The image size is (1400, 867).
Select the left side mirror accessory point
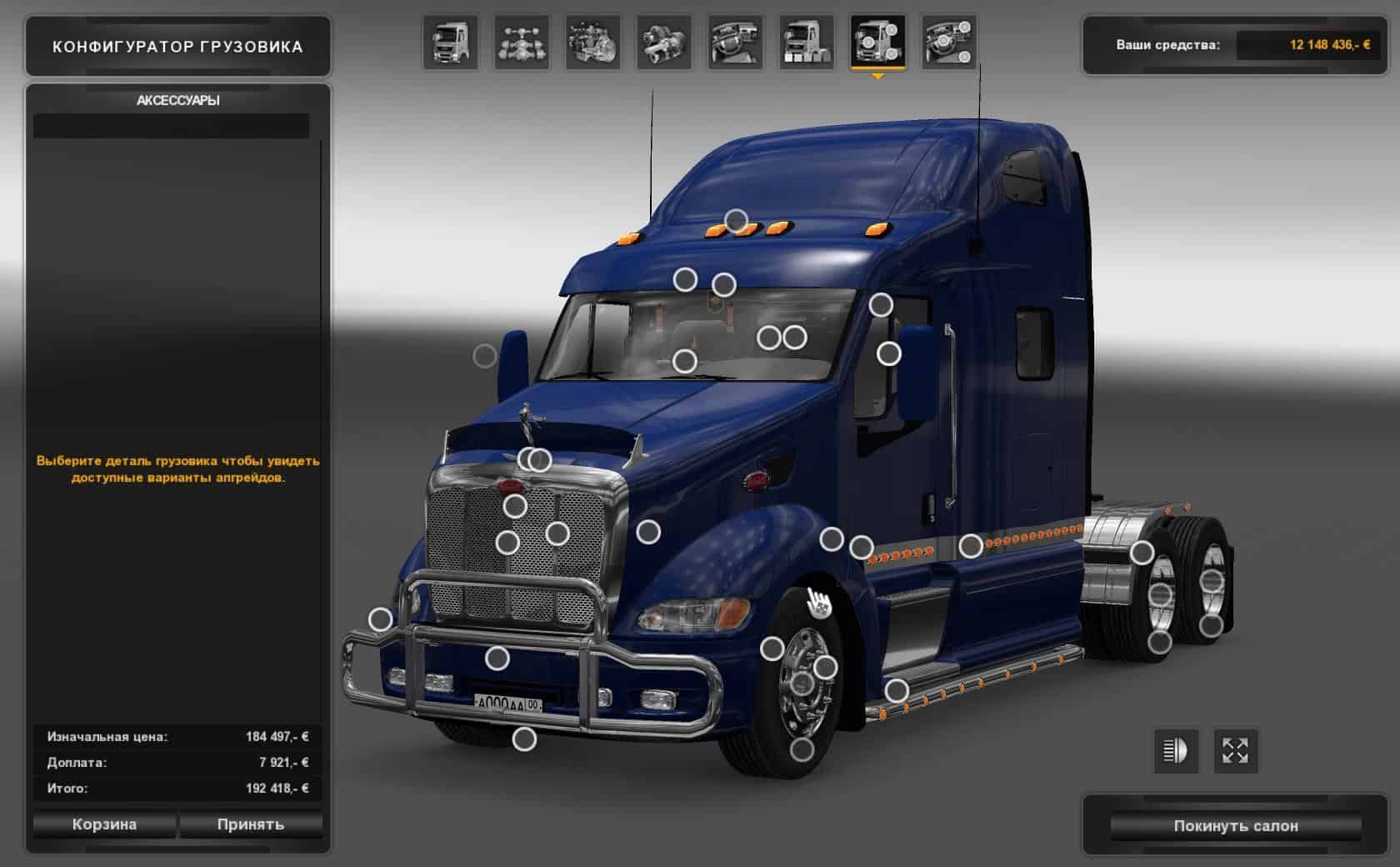click(485, 356)
